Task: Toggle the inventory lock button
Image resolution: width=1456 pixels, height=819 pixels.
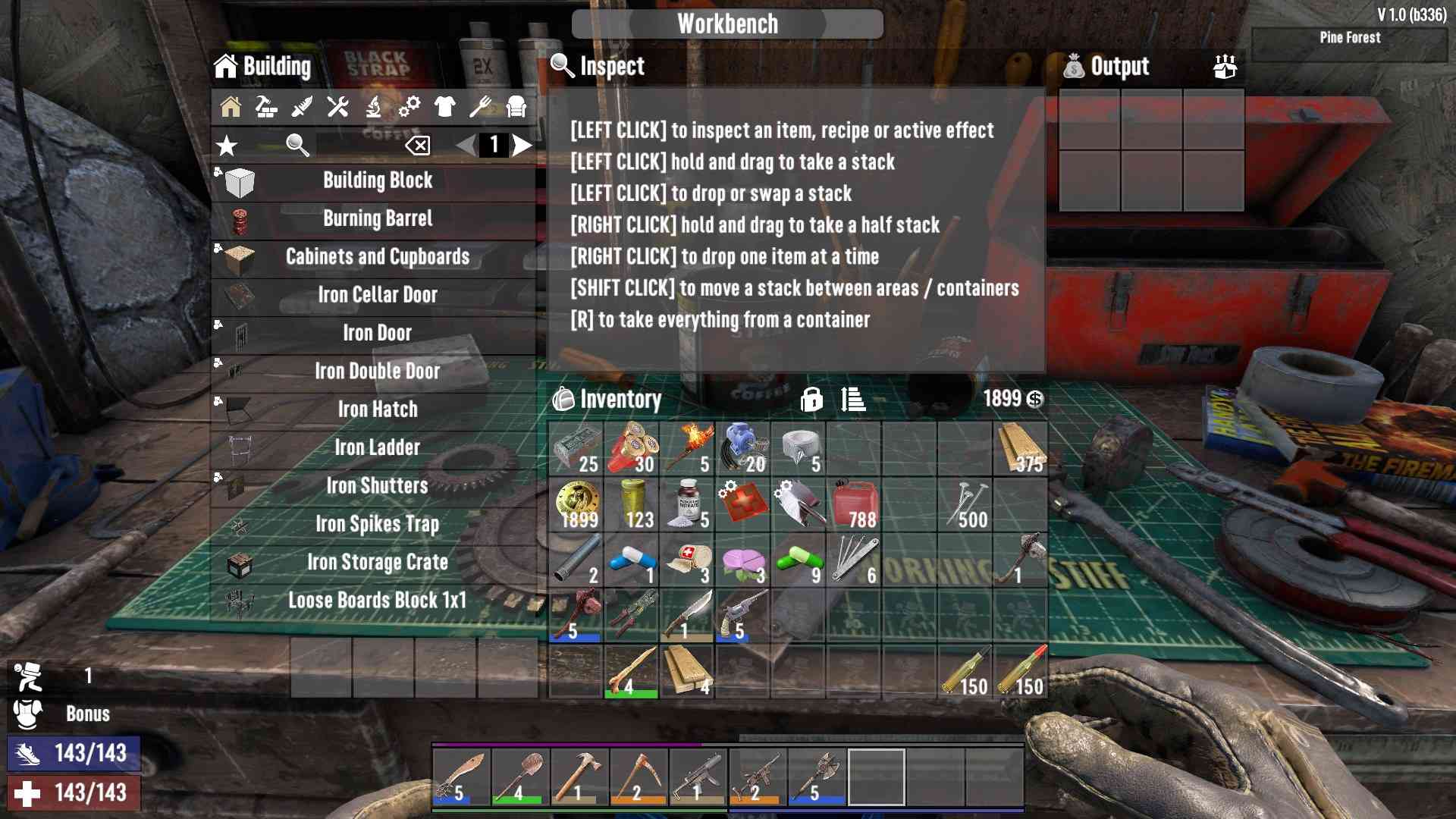Action: click(x=811, y=399)
